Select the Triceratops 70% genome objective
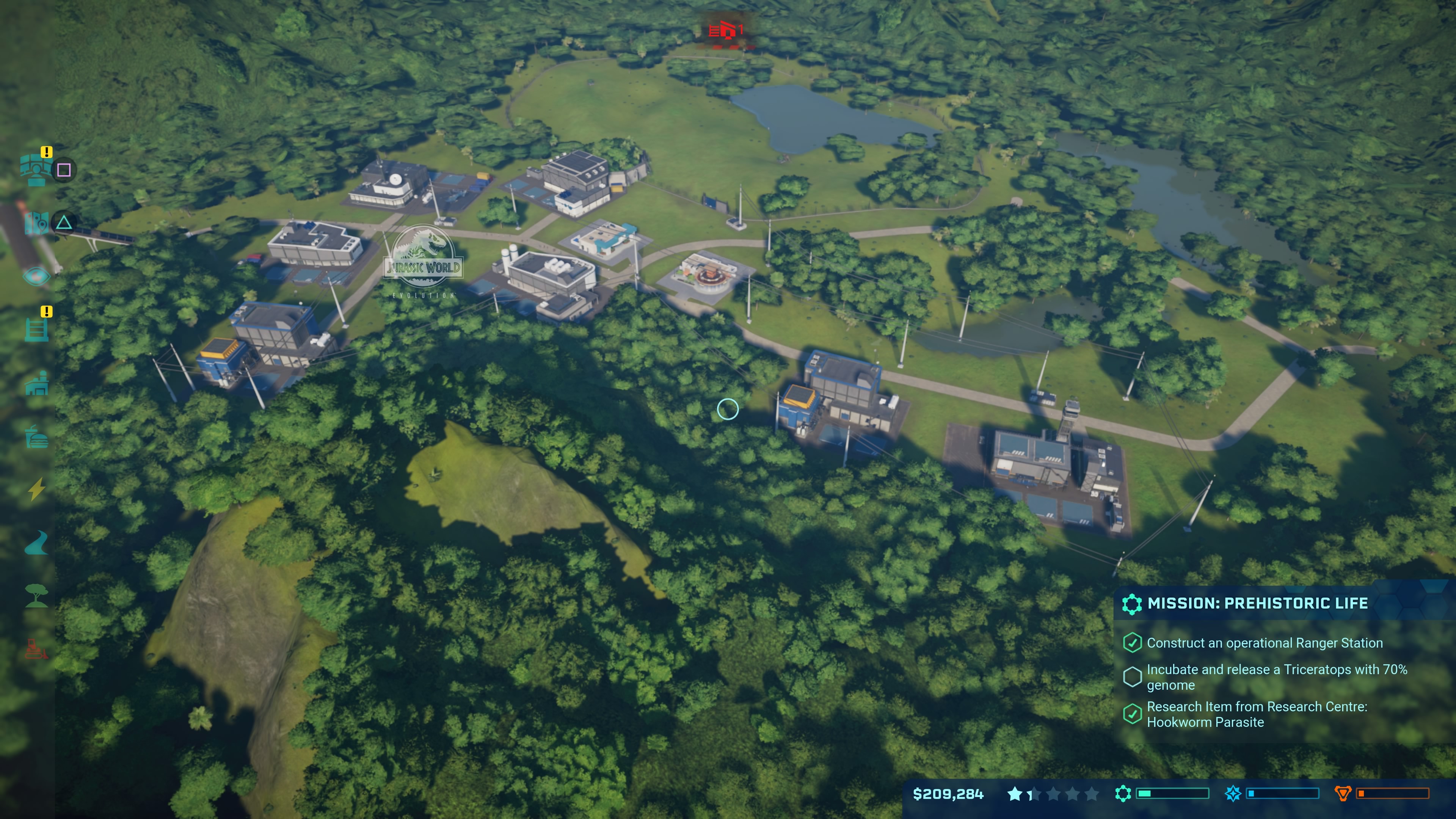This screenshot has height=819, width=1456. coord(1276,677)
